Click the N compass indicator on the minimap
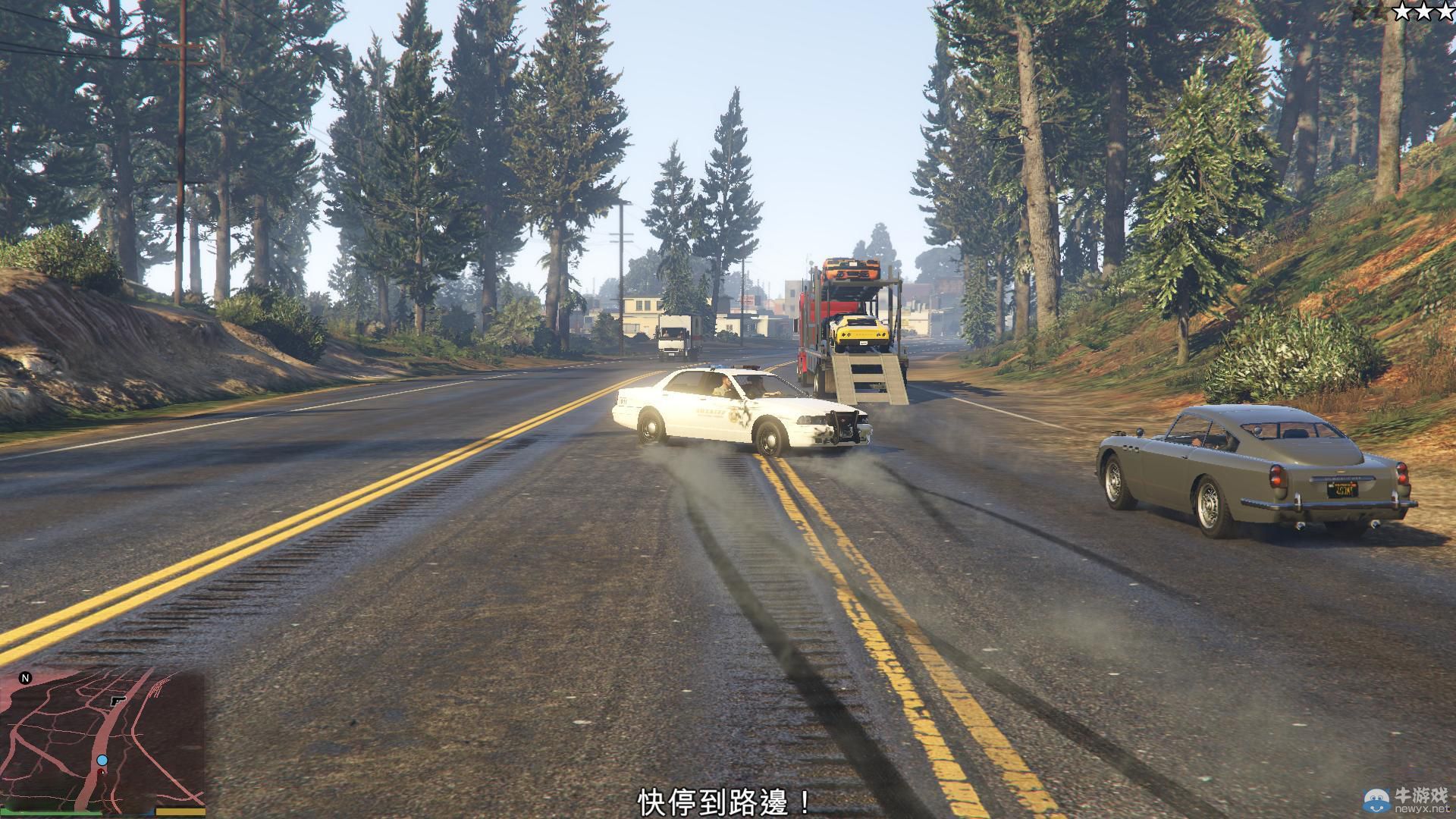1456x819 pixels. coord(25,677)
